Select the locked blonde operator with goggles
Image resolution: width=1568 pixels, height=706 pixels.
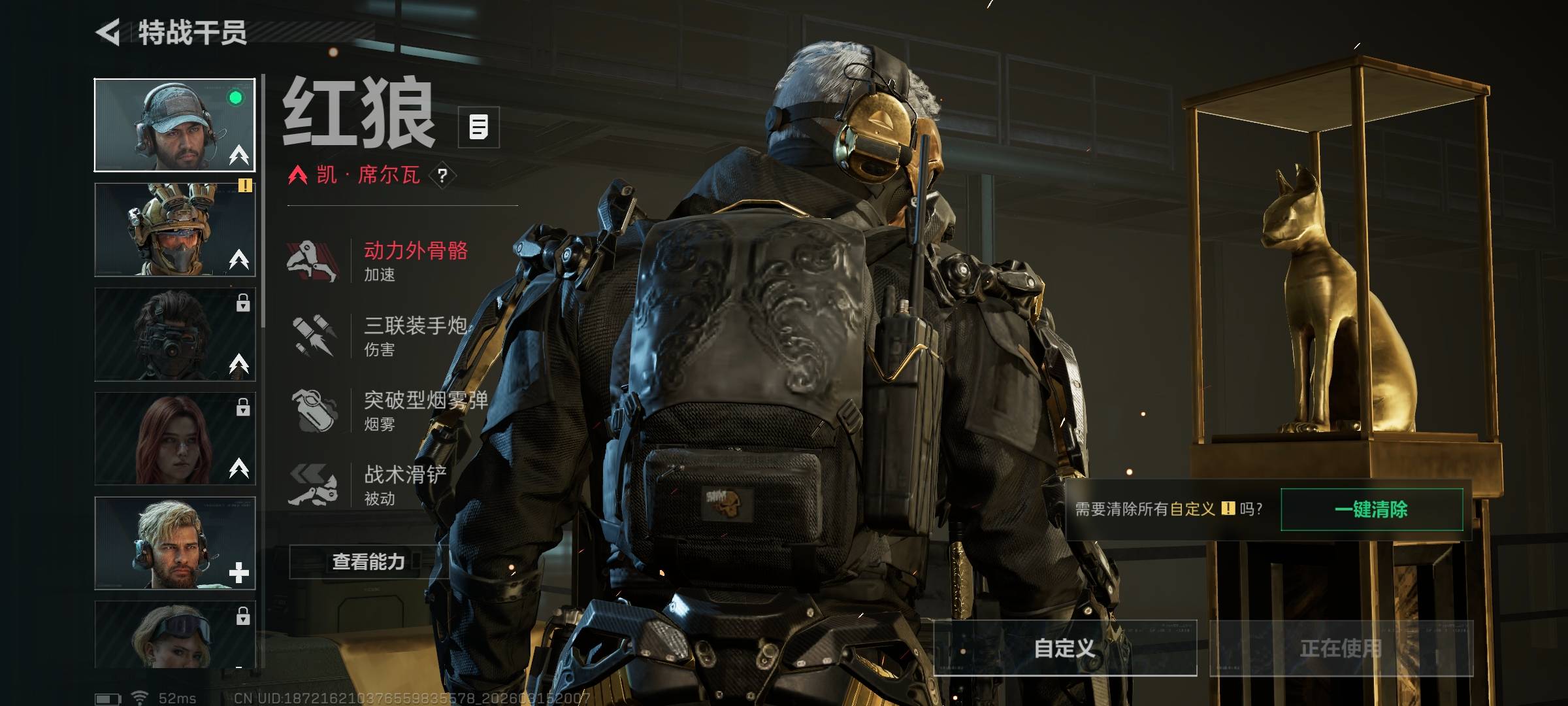coord(174,634)
